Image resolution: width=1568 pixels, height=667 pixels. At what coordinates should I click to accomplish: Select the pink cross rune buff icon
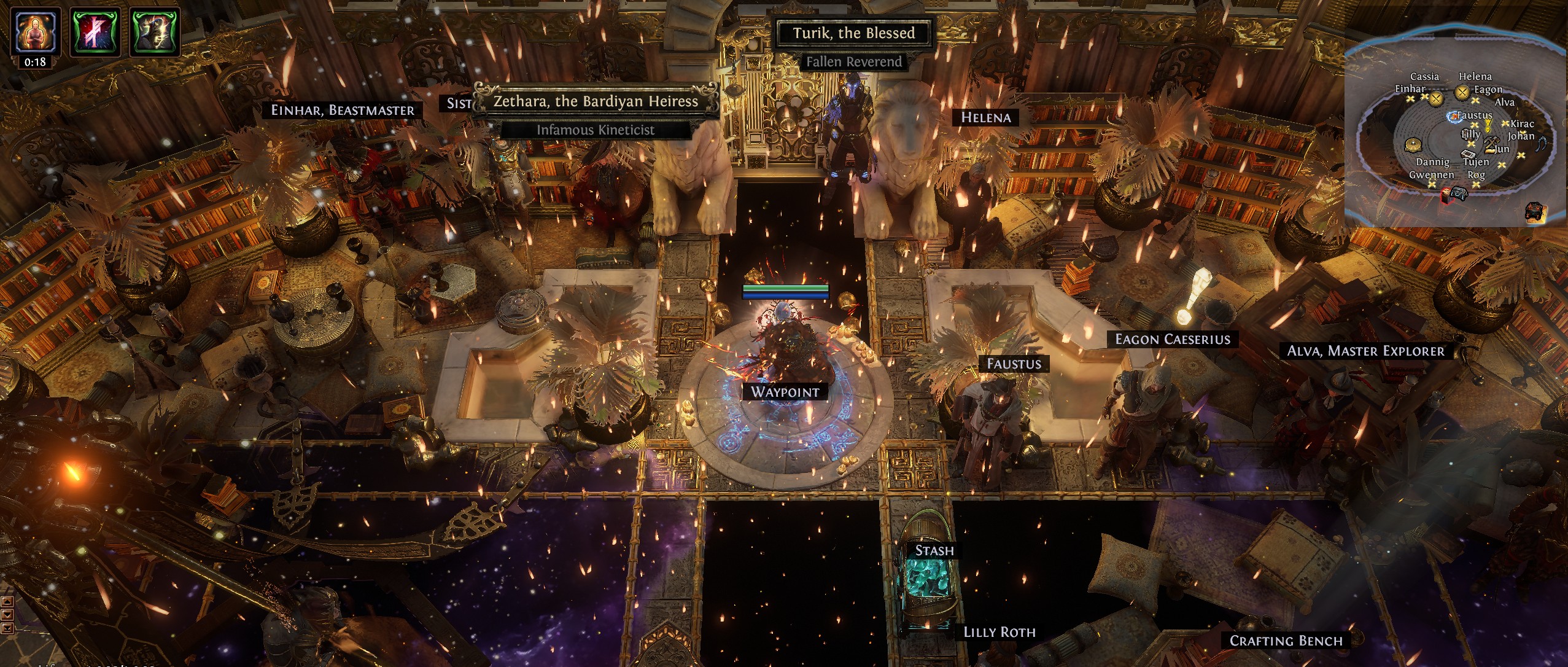click(x=95, y=31)
